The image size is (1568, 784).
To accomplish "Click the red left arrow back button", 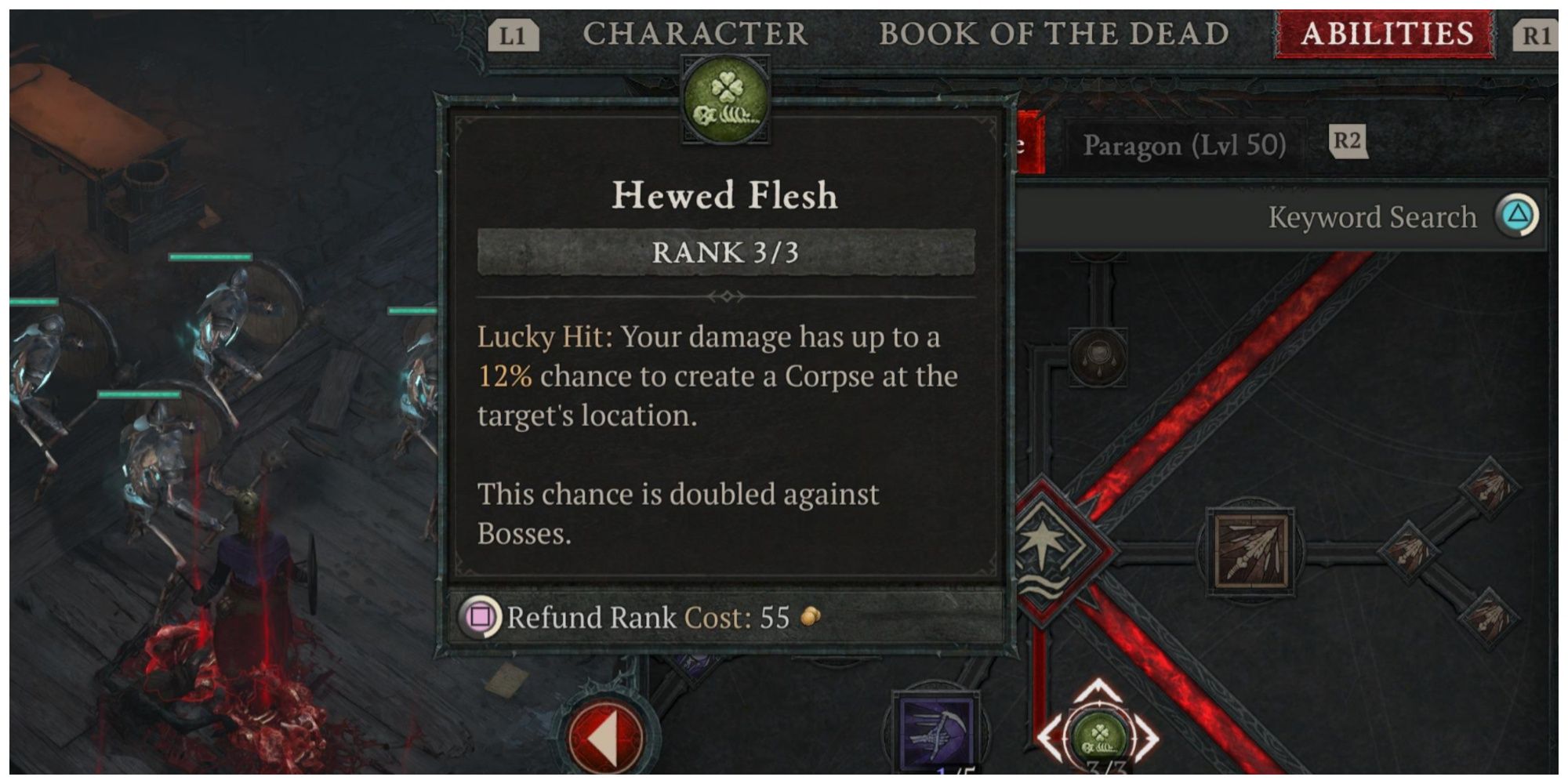I will tap(604, 737).
